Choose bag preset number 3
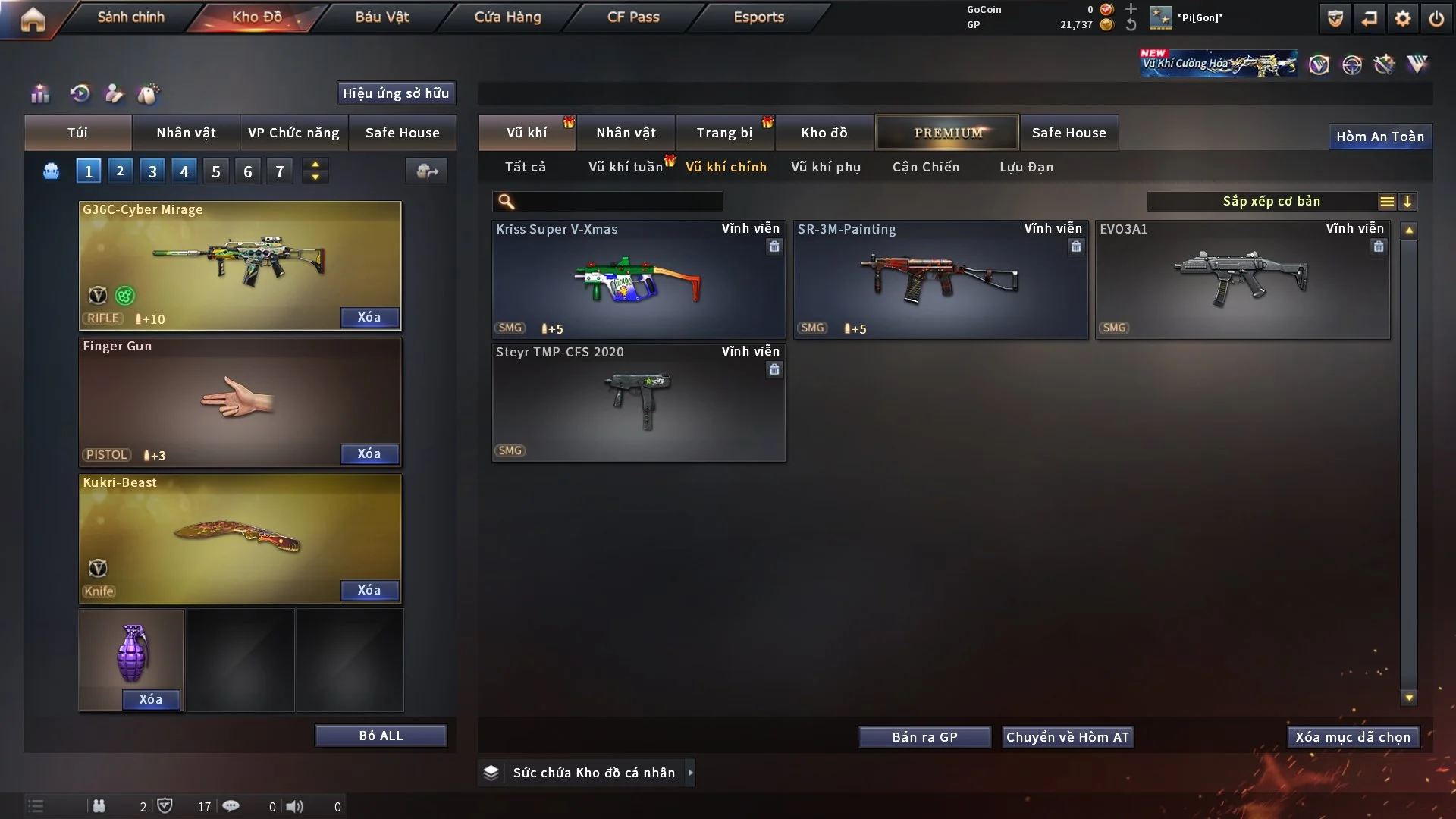Image resolution: width=1456 pixels, height=819 pixels. click(x=152, y=171)
